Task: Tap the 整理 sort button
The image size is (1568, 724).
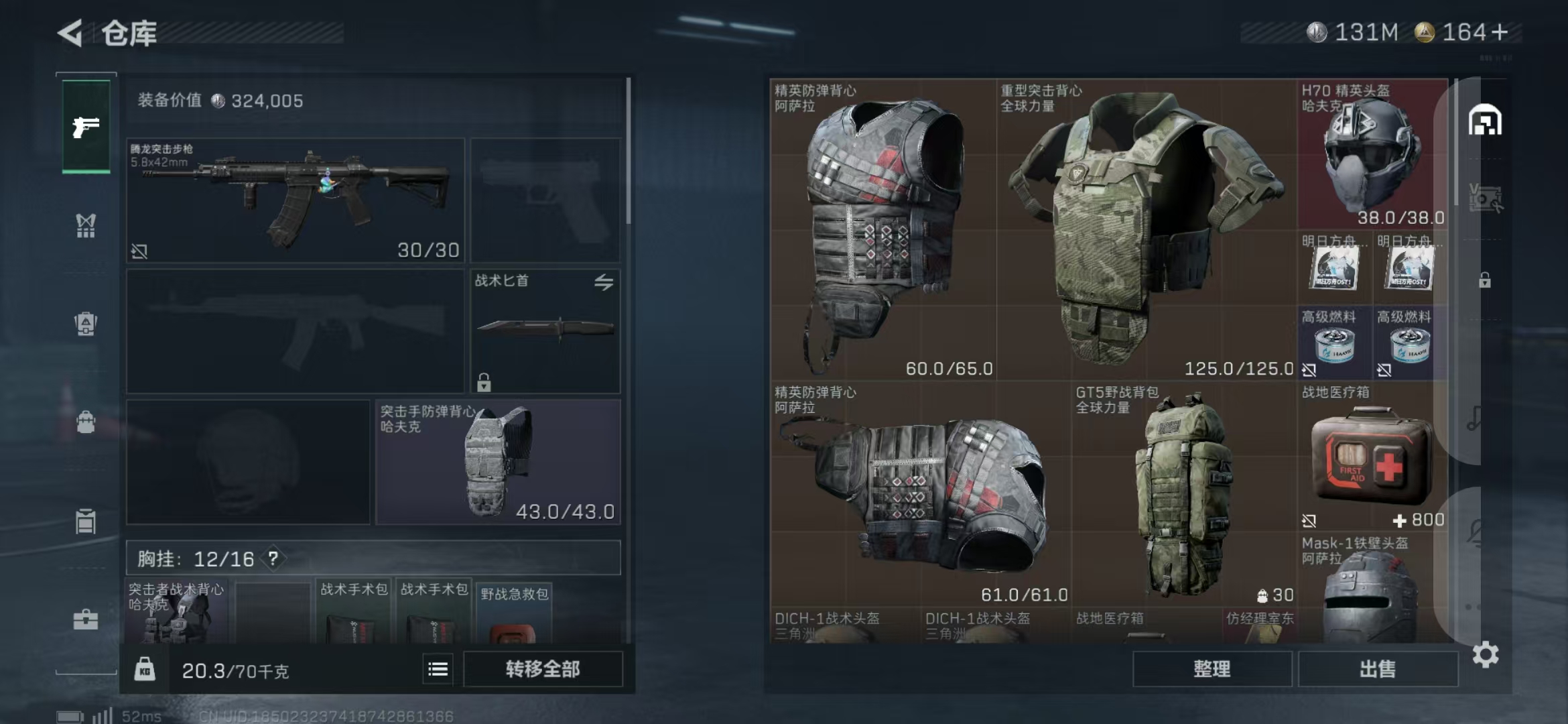Action: pos(1212,669)
